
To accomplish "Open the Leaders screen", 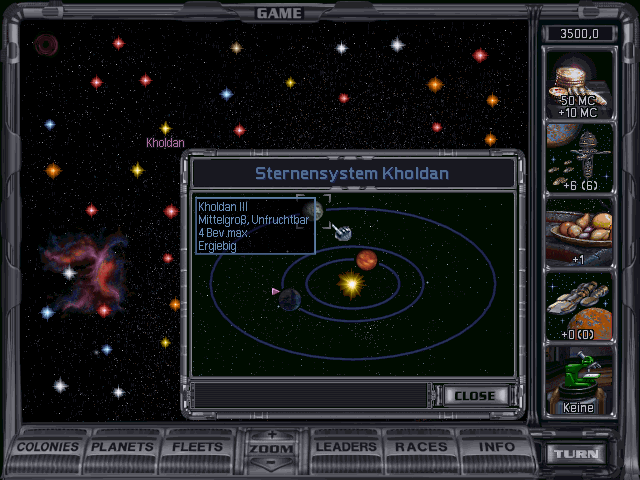I will (345, 447).
